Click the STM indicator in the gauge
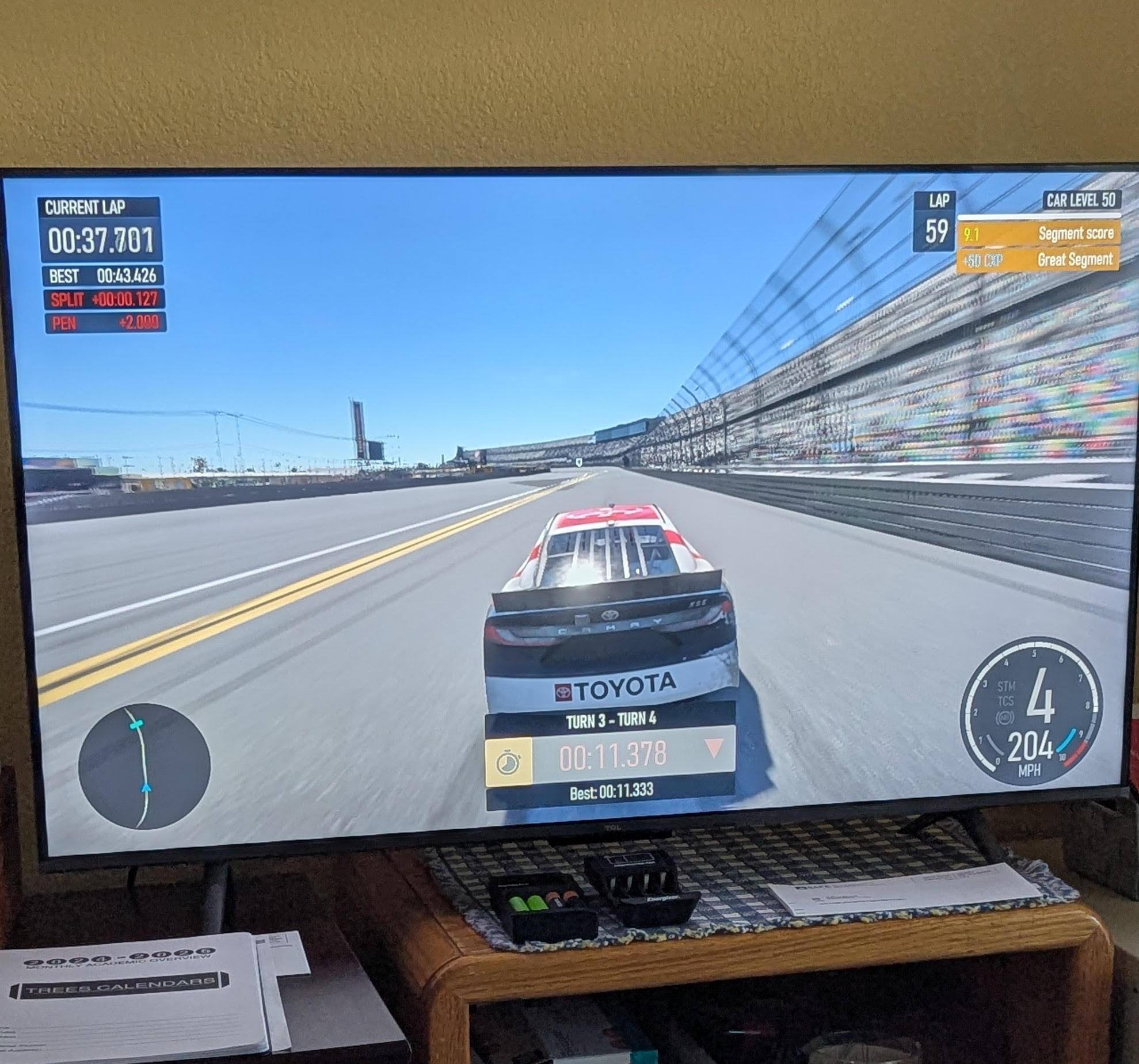The height and width of the screenshot is (1064, 1139). pos(1006,686)
